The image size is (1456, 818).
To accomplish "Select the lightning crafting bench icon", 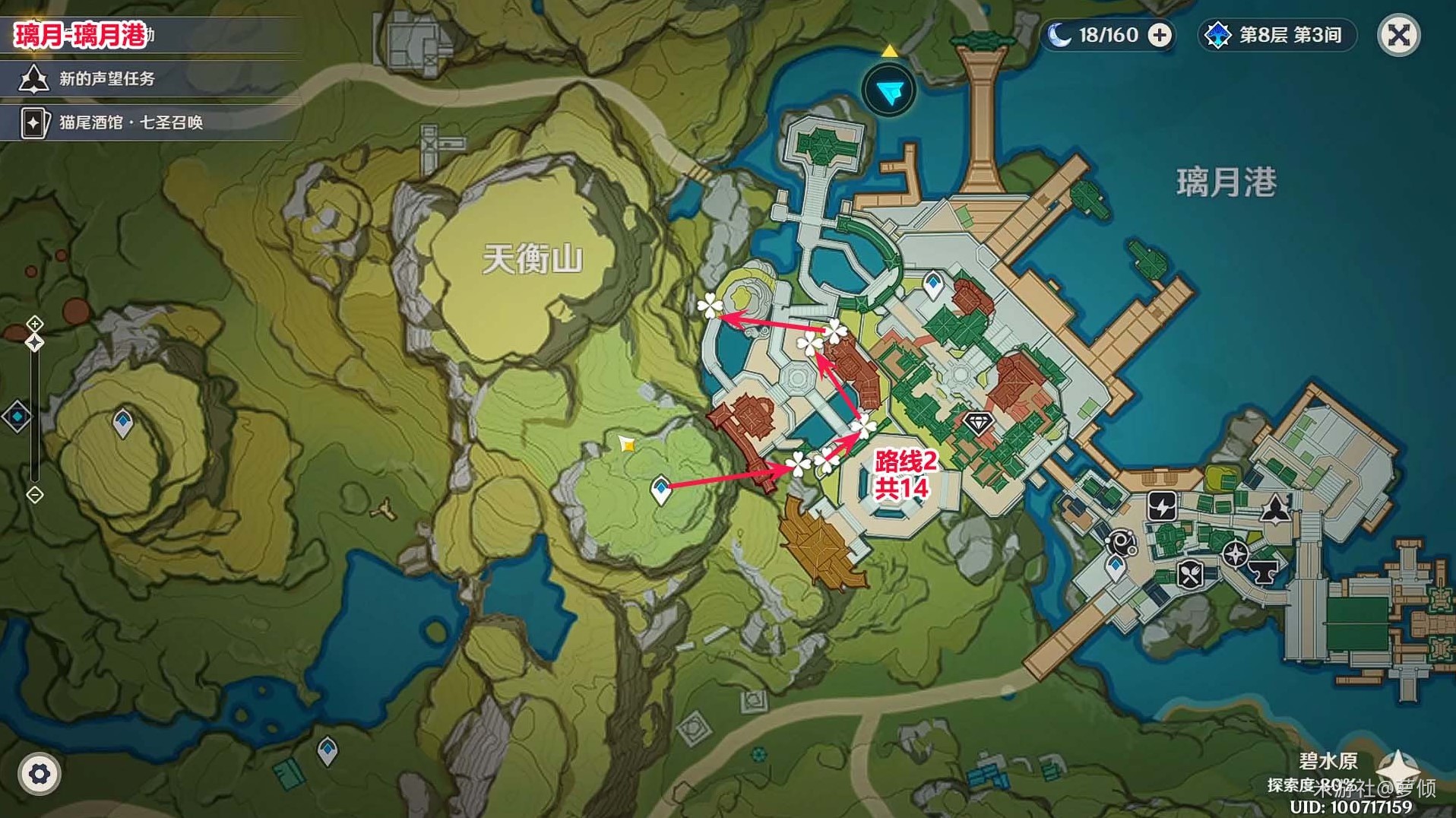I will tap(1162, 507).
